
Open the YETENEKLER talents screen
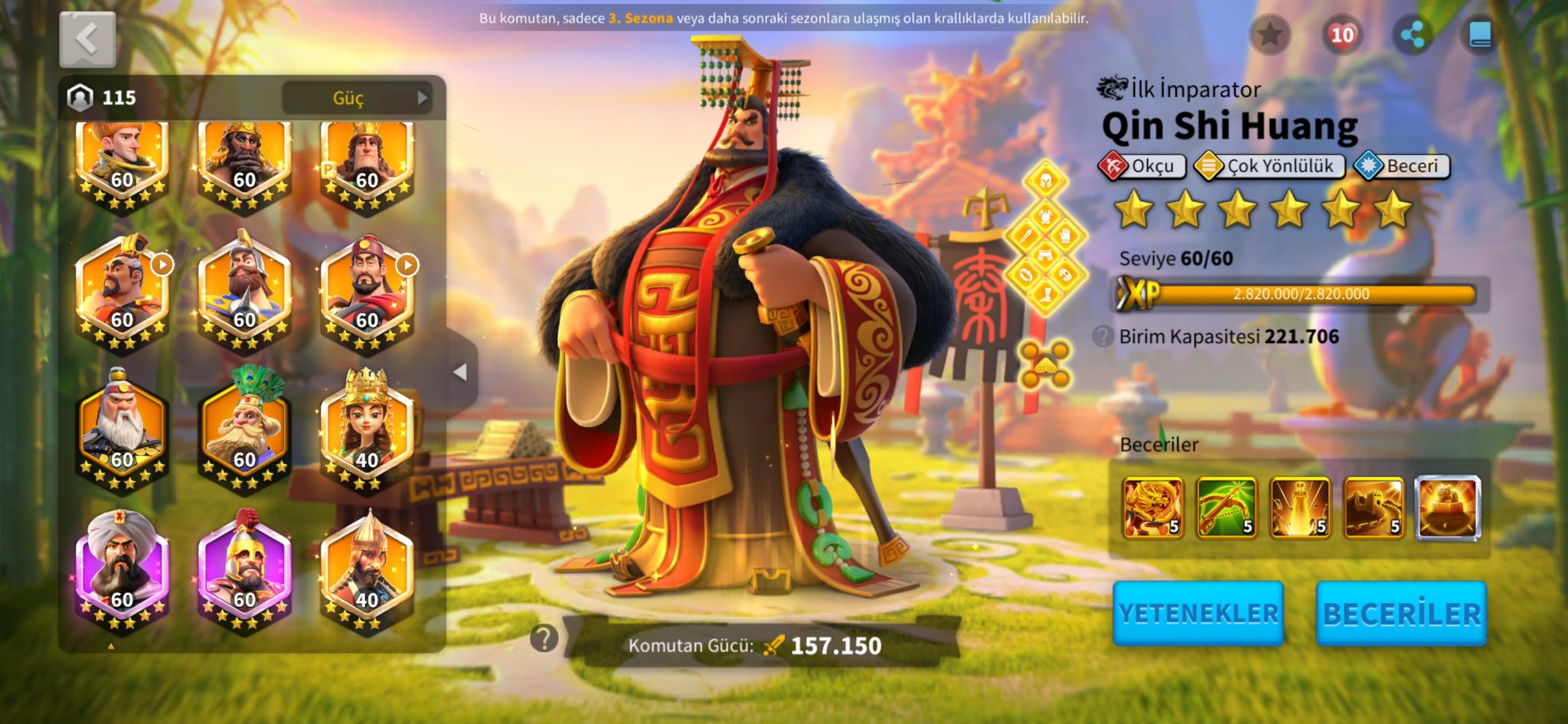[x=1198, y=613]
